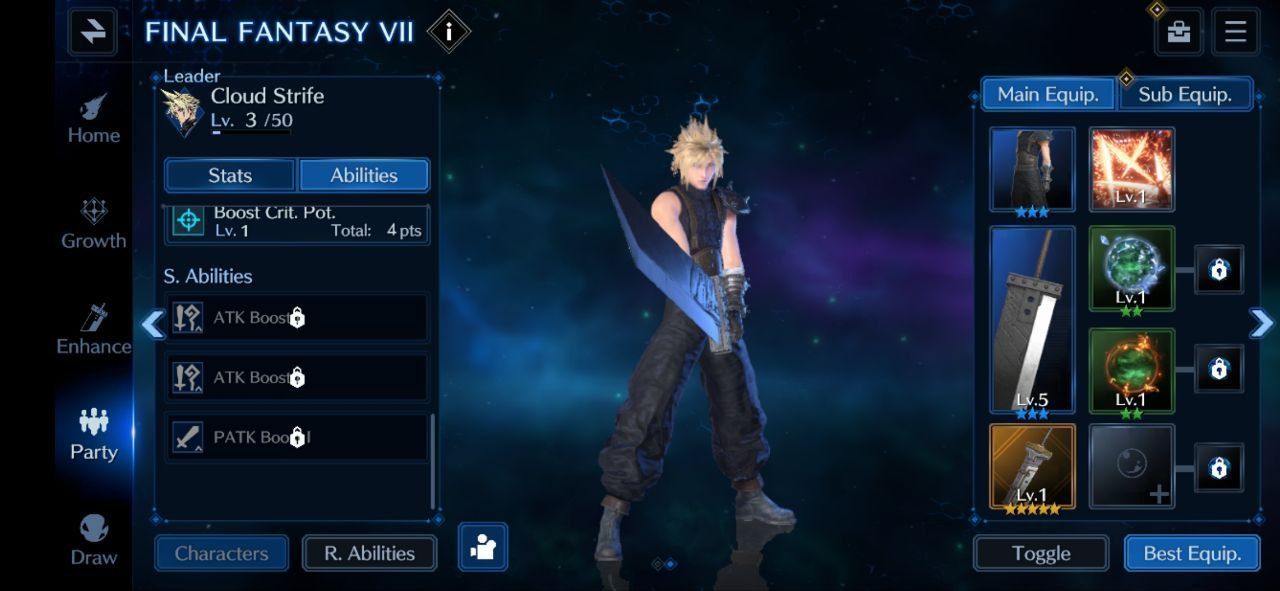Switch to Sub Equip. tab
This screenshot has height=591, width=1280.
click(1185, 95)
